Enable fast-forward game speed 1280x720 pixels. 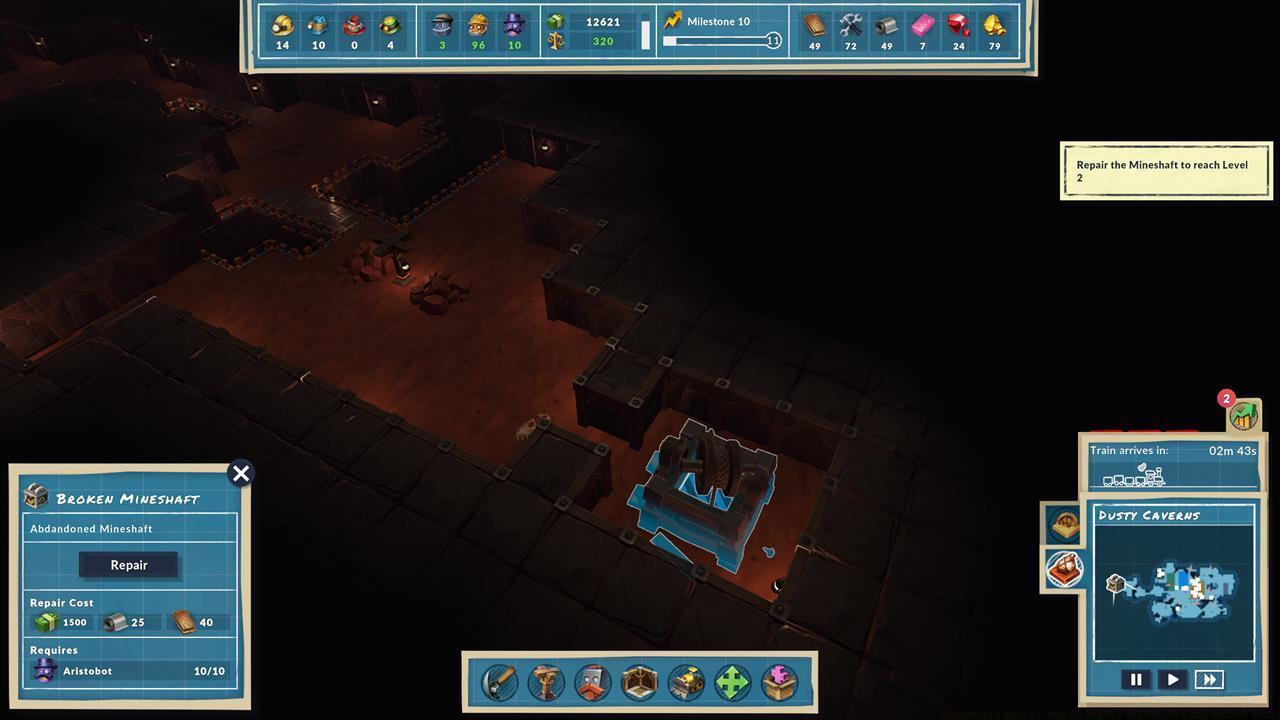tap(1209, 679)
